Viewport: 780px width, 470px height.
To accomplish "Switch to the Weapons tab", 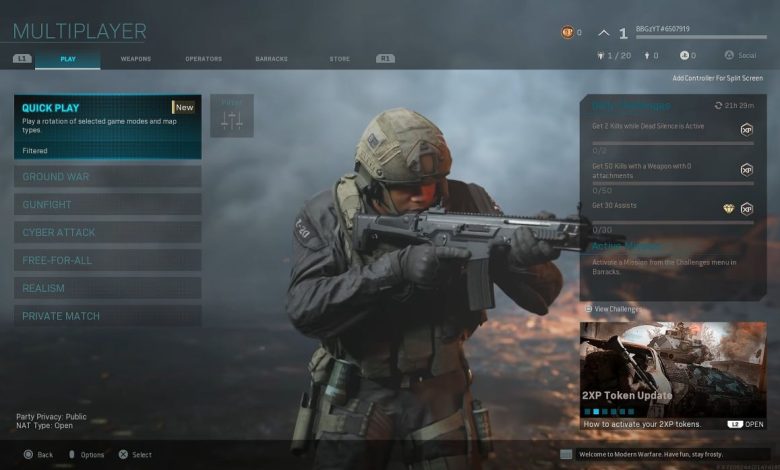I will point(136,59).
